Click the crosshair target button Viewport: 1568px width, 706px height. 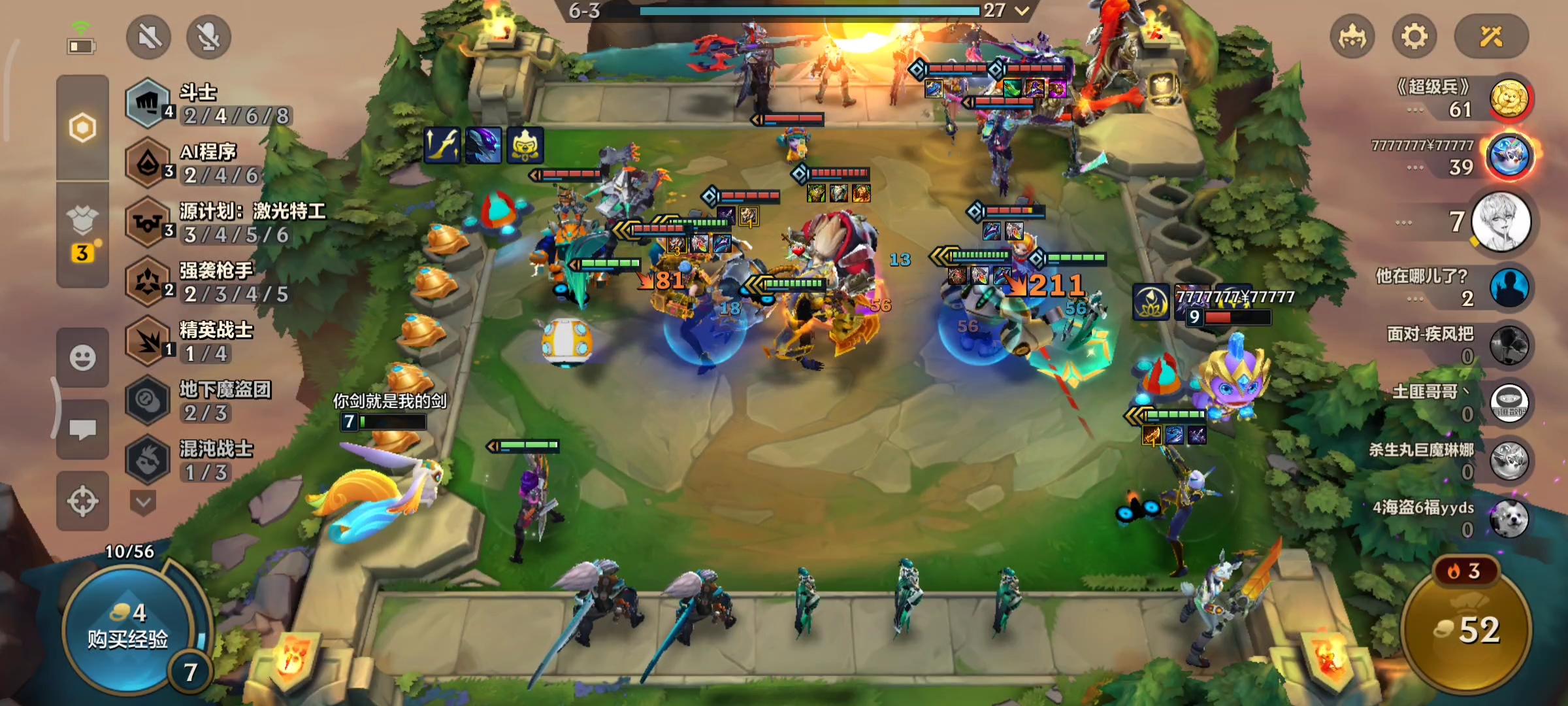[82, 501]
